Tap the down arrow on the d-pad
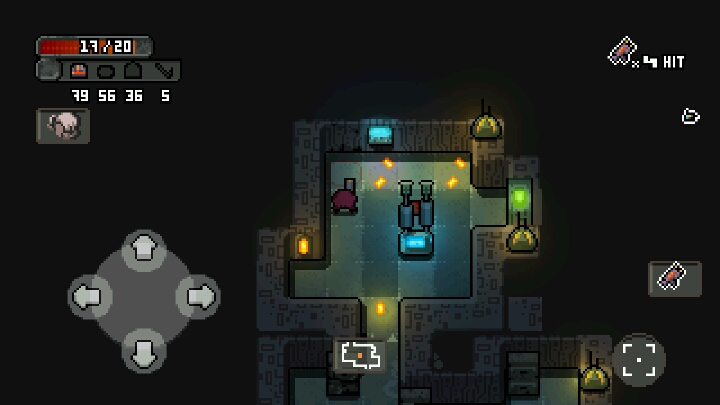The height and width of the screenshot is (405, 720). pos(144,350)
